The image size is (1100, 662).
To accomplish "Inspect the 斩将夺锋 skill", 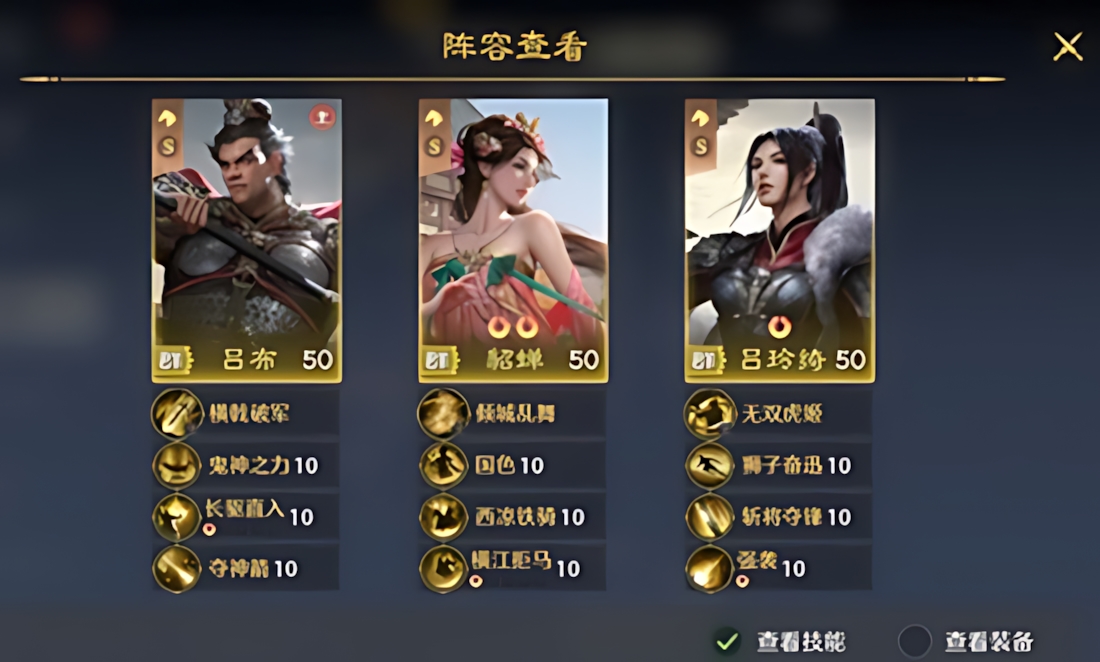I will click(x=778, y=517).
